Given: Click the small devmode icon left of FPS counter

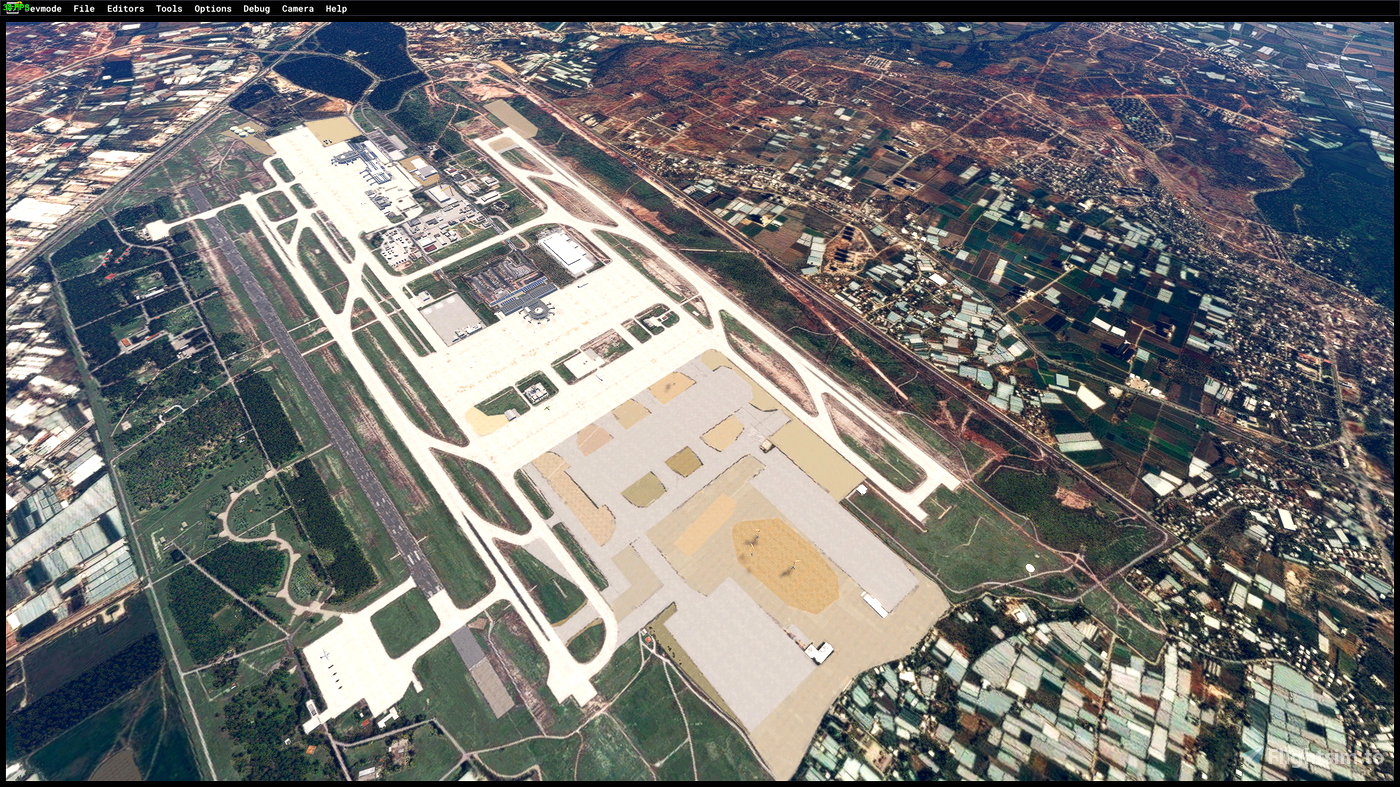Looking at the screenshot, I should point(10,9).
